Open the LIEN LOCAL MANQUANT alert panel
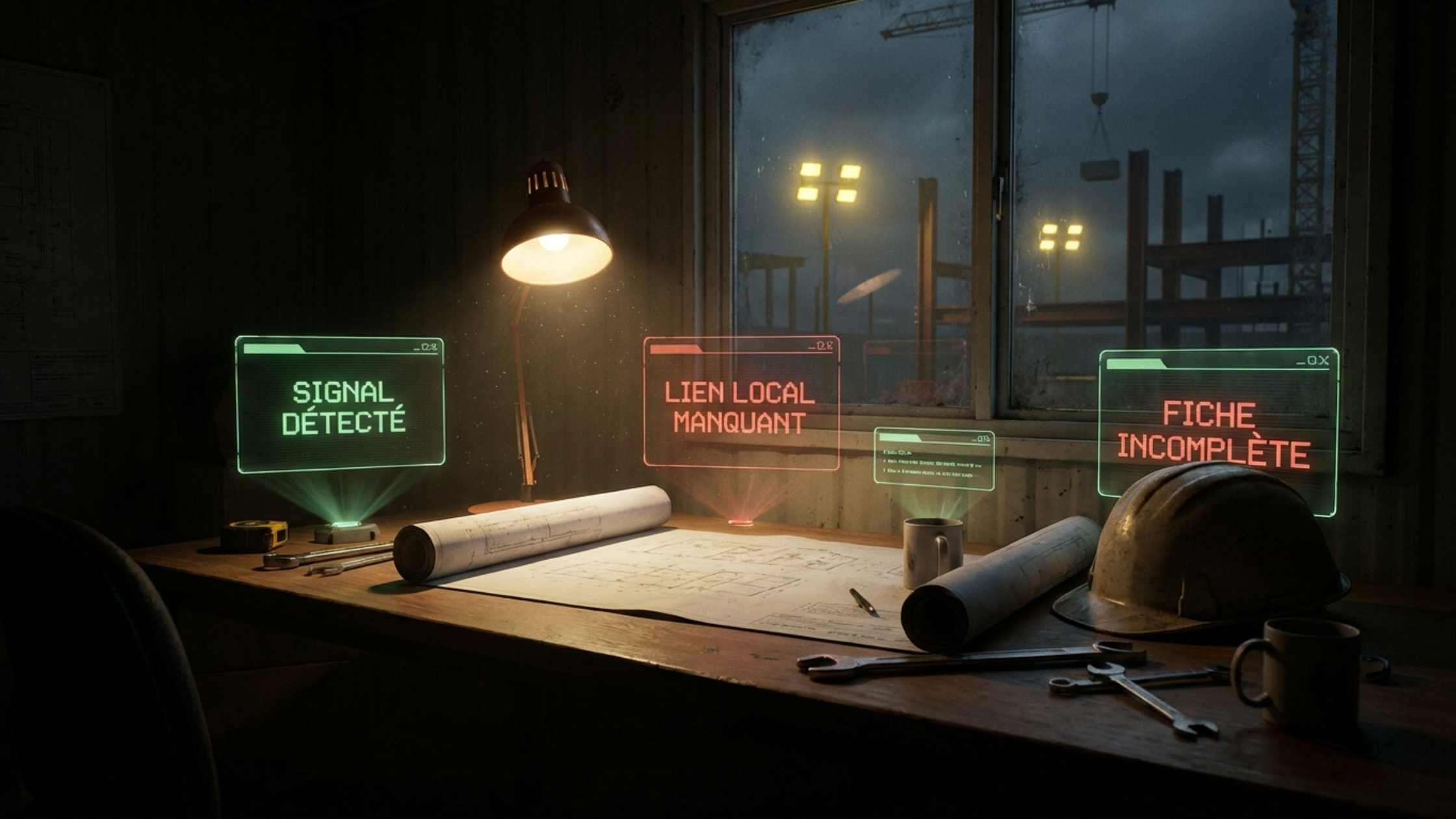Viewport: 1456px width, 819px height. [741, 406]
